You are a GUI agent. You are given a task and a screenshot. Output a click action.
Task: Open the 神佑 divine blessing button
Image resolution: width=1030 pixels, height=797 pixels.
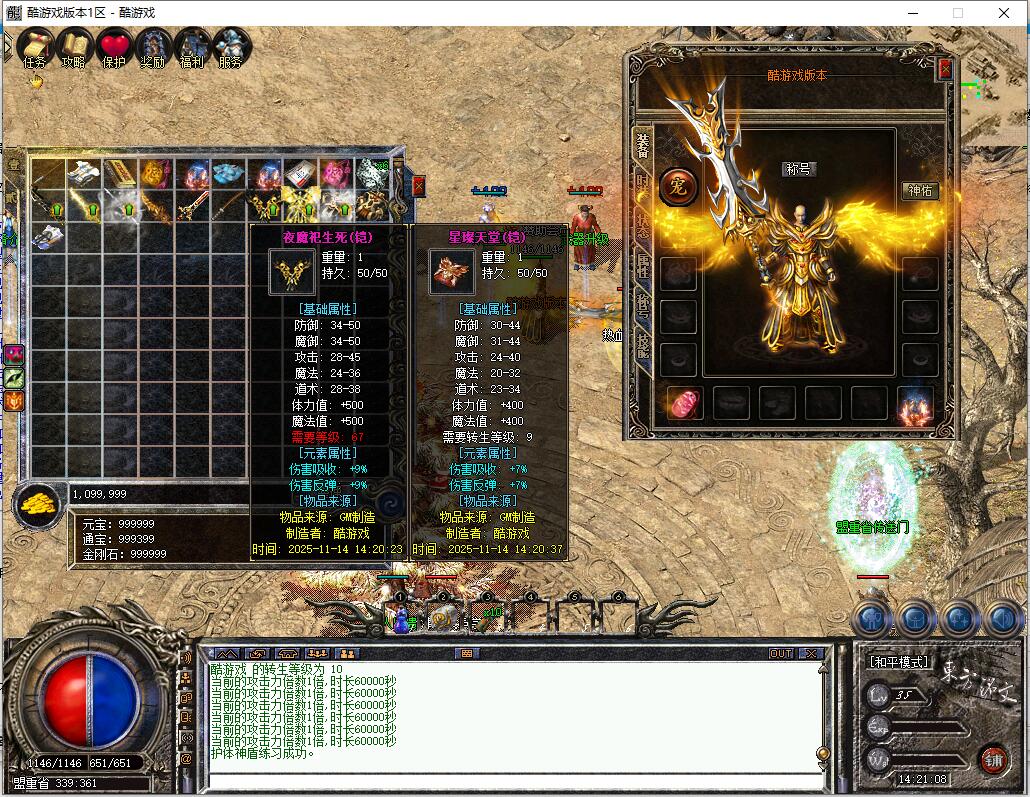coord(919,191)
